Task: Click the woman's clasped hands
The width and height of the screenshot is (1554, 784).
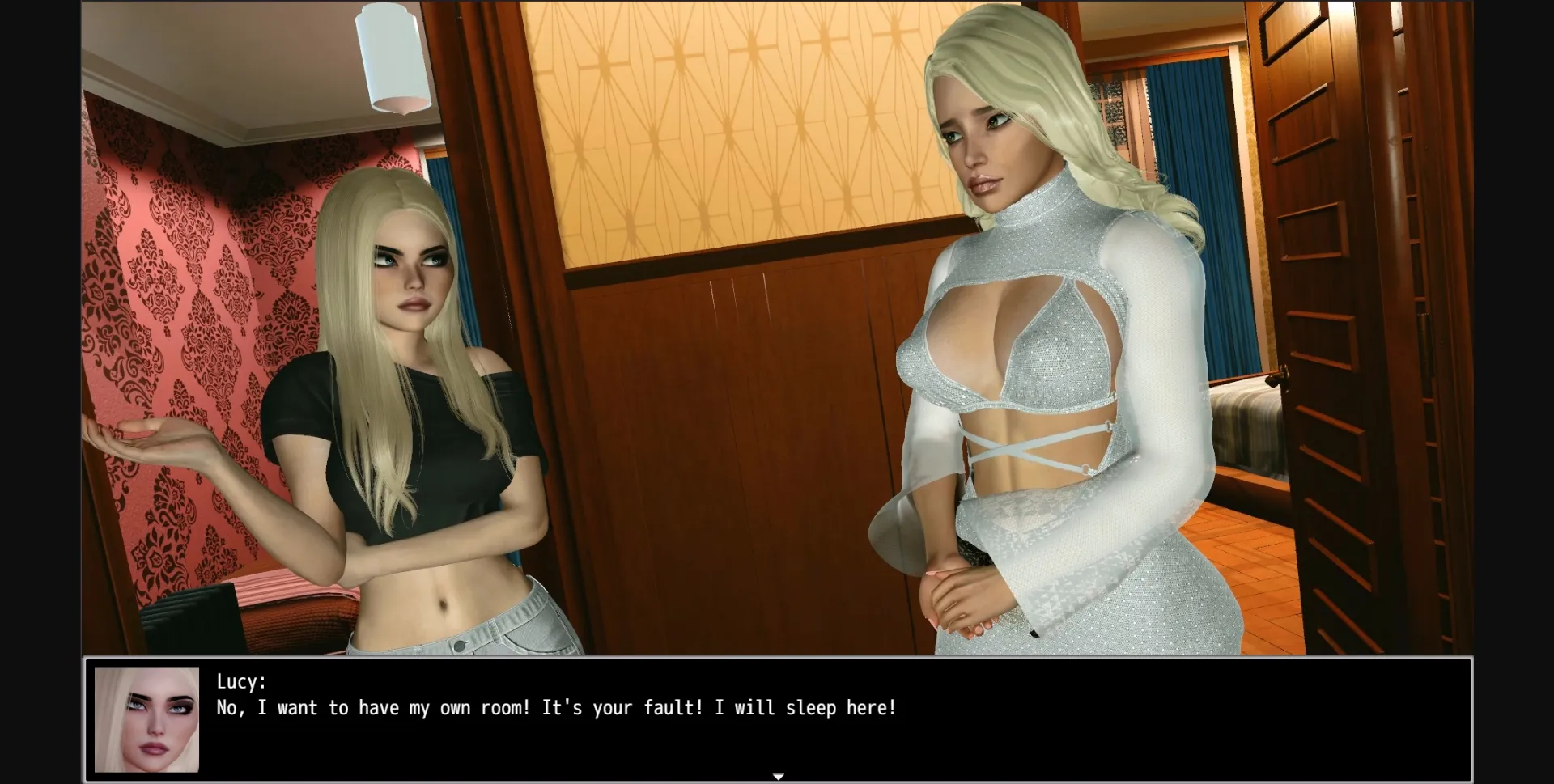Action: (x=963, y=599)
